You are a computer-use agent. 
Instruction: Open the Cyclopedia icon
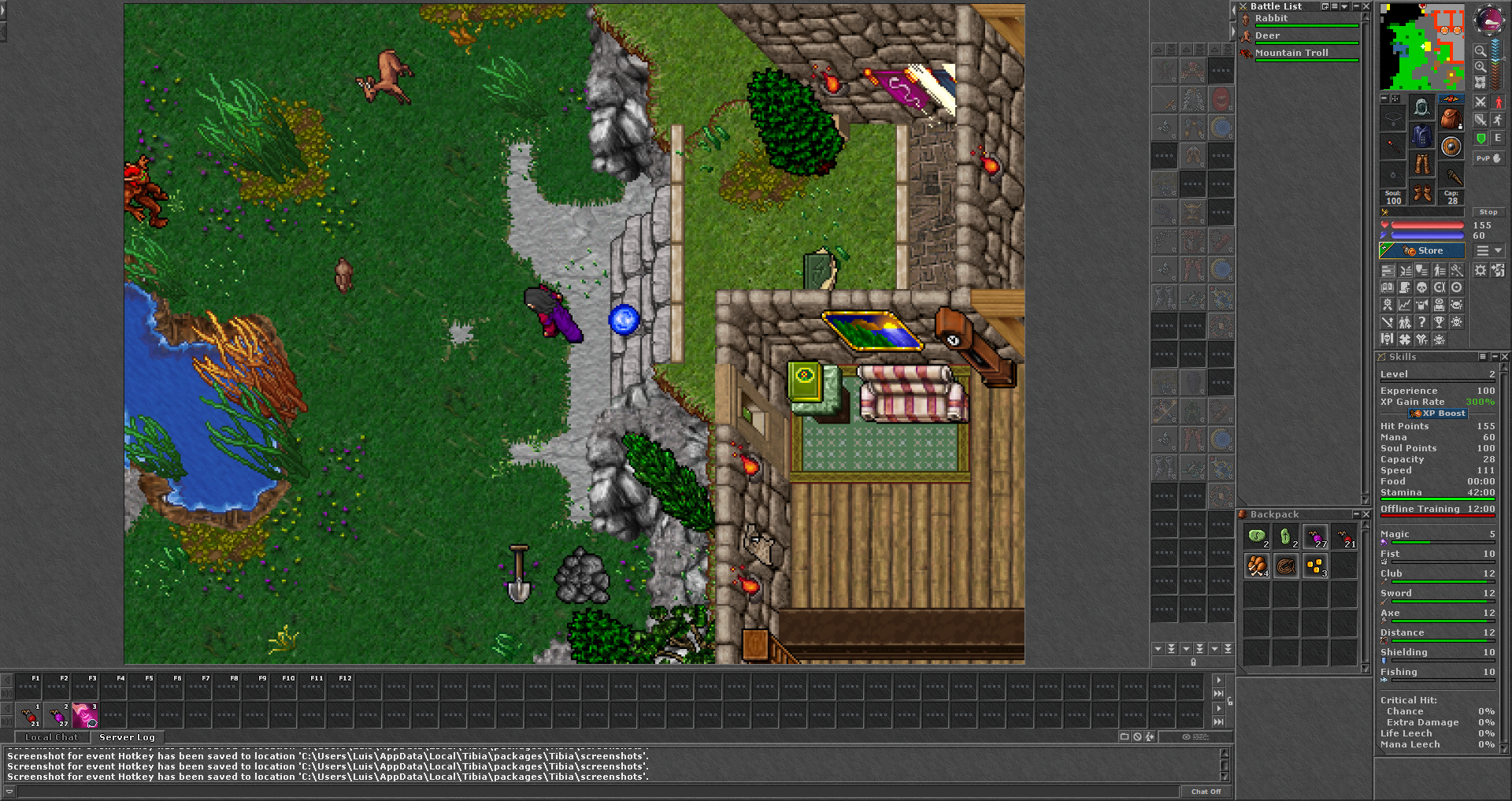pyautogui.click(x=1440, y=305)
